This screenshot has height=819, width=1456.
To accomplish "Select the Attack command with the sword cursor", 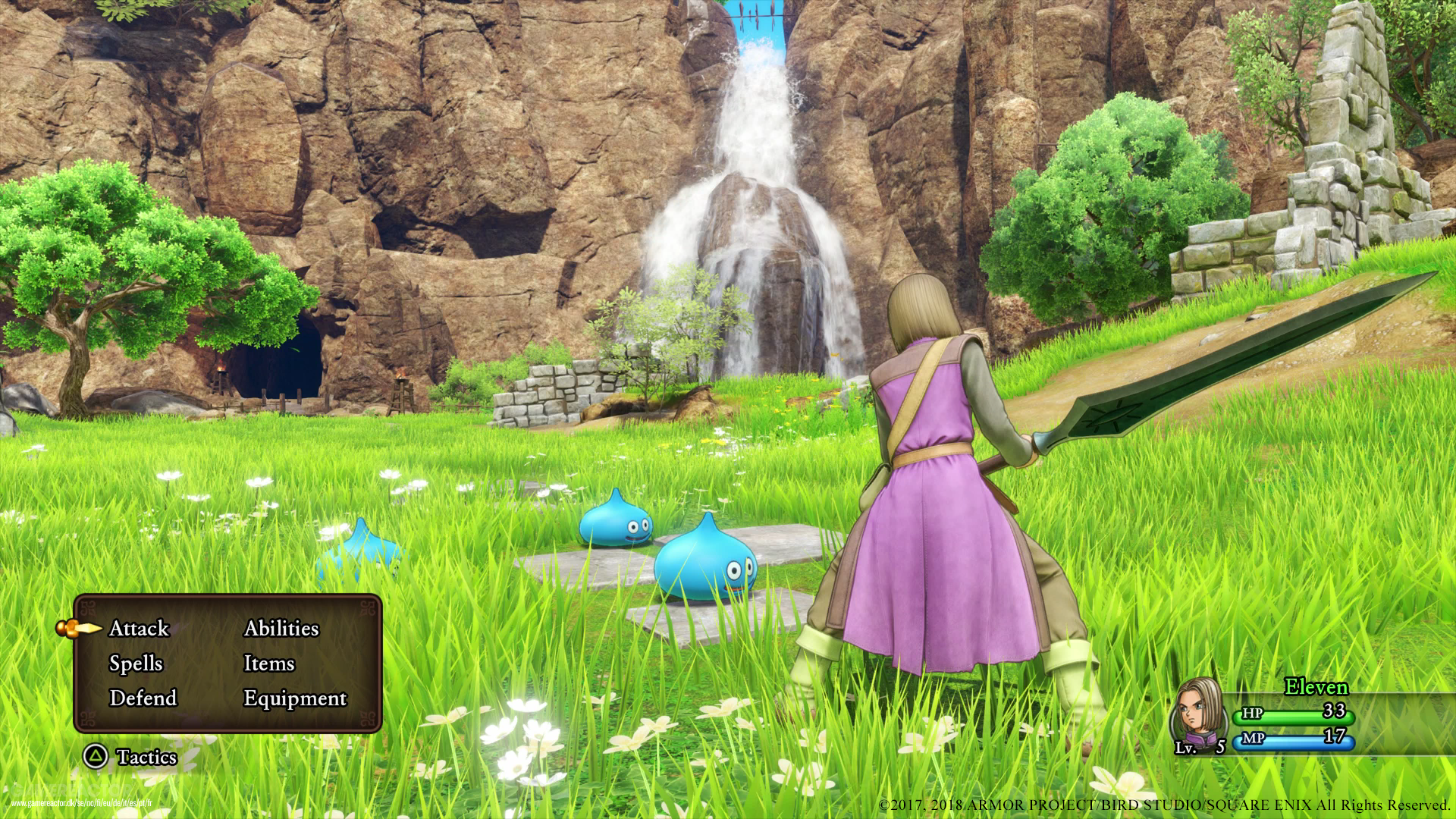I will point(140,629).
